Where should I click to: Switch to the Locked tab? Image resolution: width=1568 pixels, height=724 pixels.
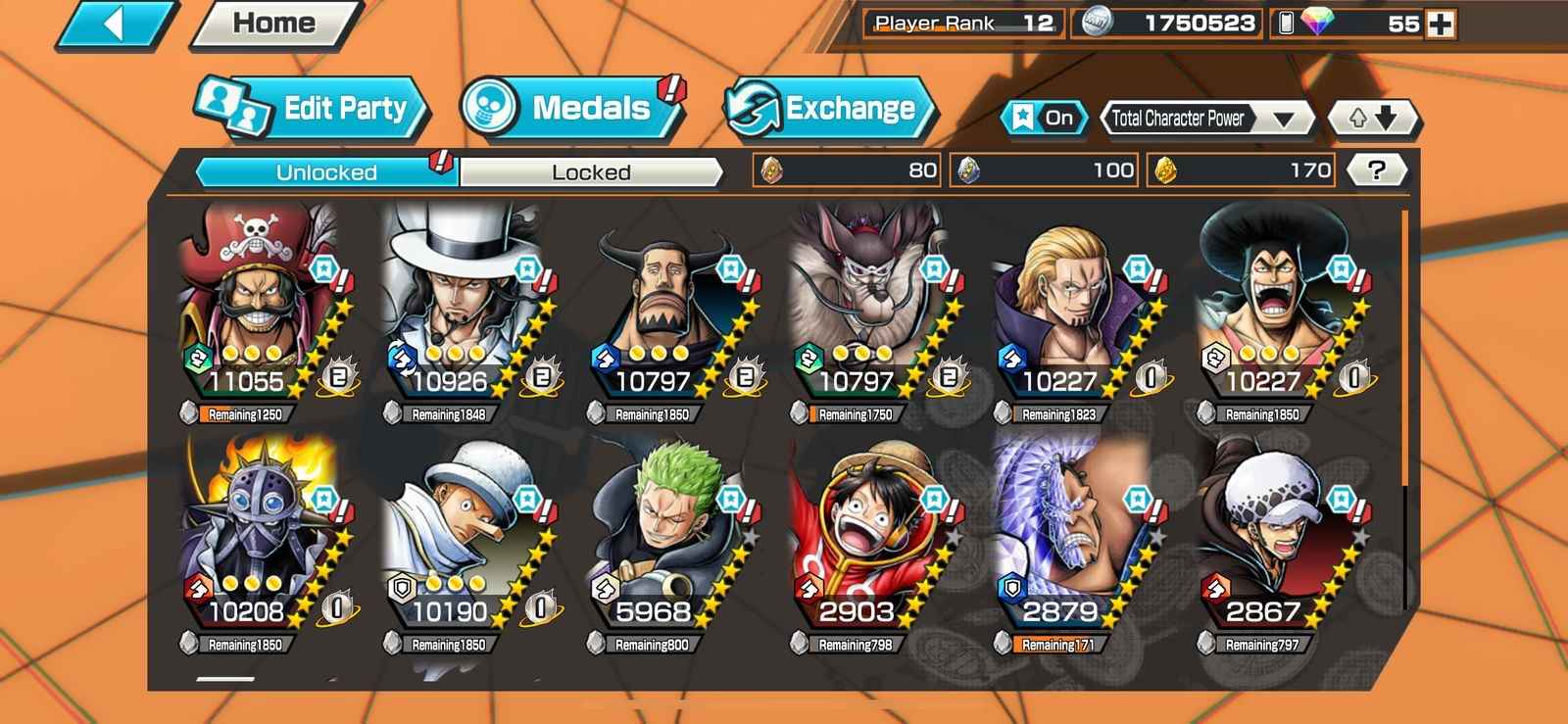[x=591, y=172]
